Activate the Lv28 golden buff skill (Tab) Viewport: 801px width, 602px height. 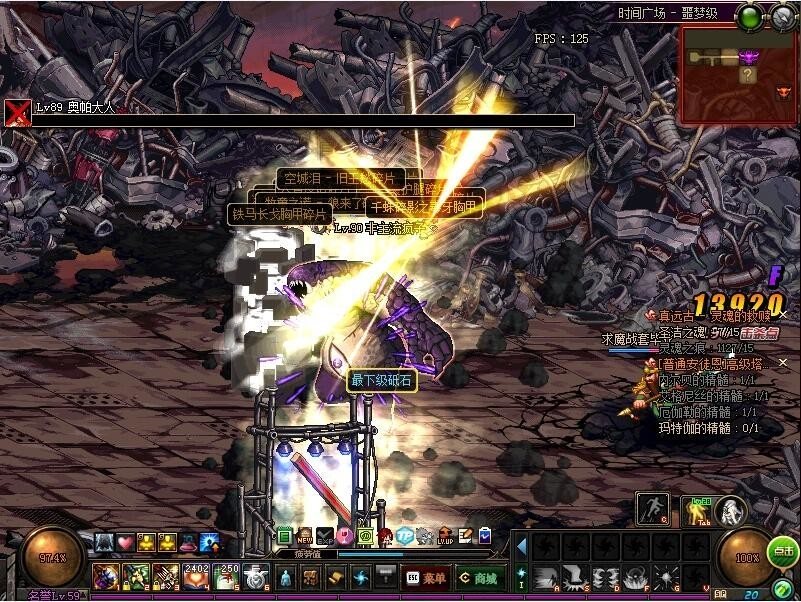click(697, 511)
